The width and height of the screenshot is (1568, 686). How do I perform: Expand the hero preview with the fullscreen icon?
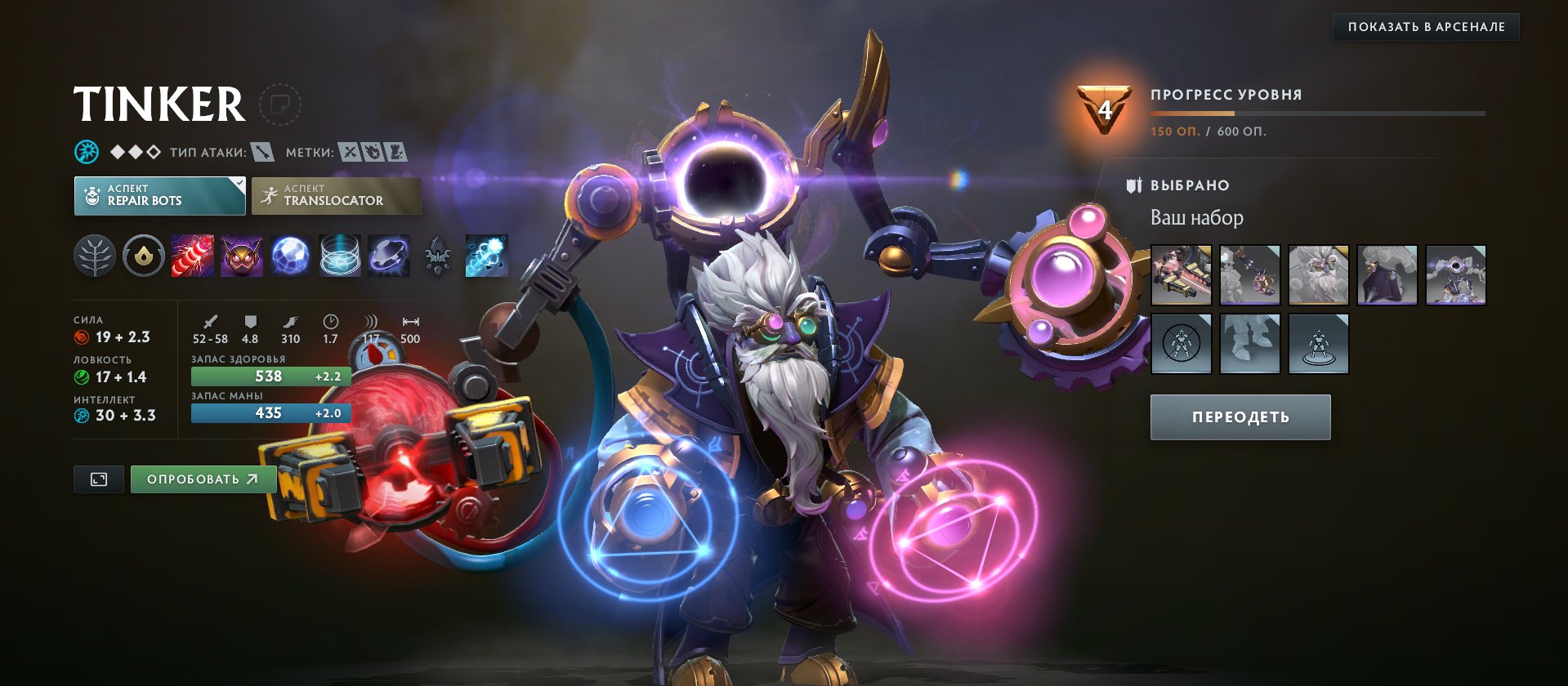98,479
